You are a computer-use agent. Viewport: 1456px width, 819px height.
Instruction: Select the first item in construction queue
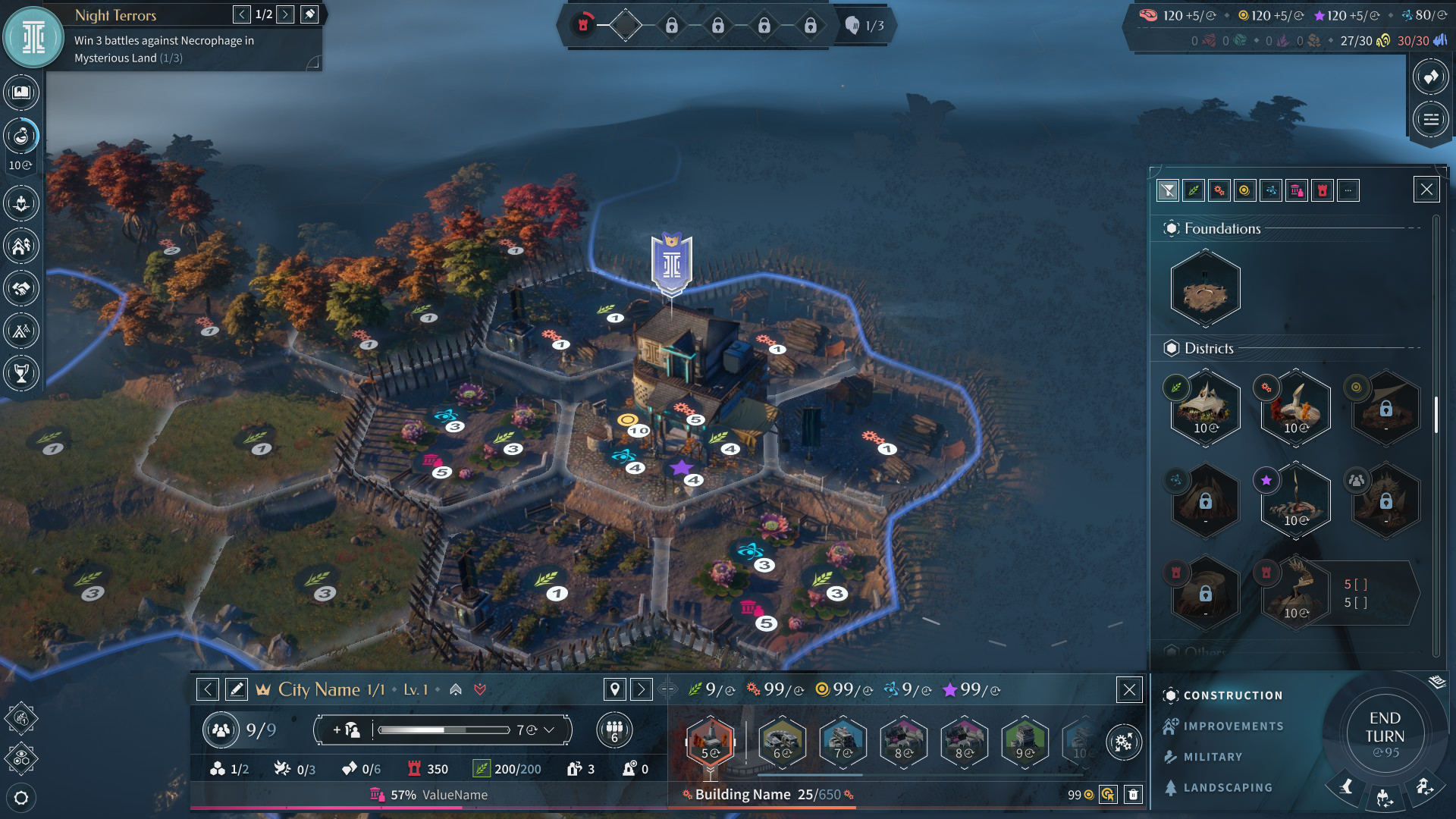(711, 739)
